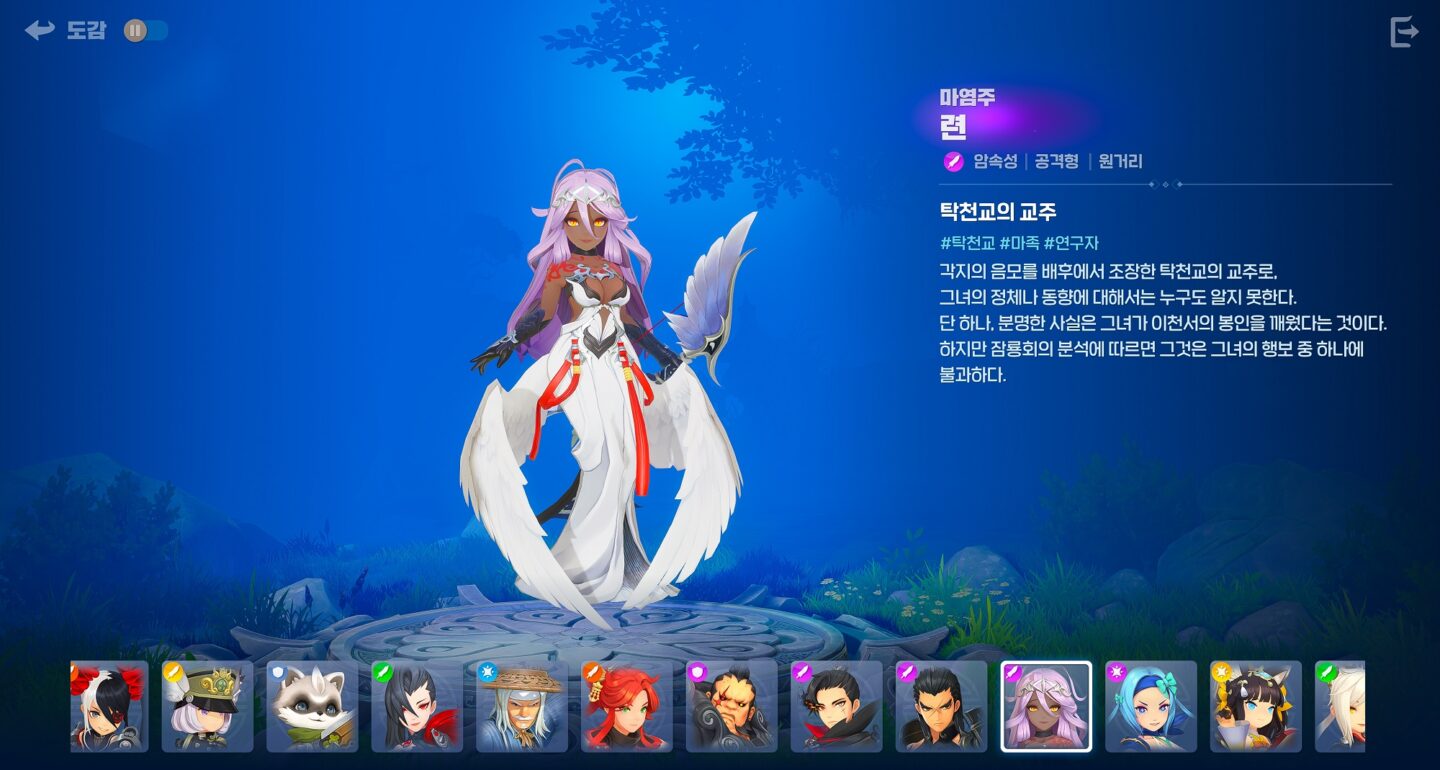Click the back arrow beside the 도감 title
The height and width of the screenshot is (770, 1440).
tap(38, 29)
